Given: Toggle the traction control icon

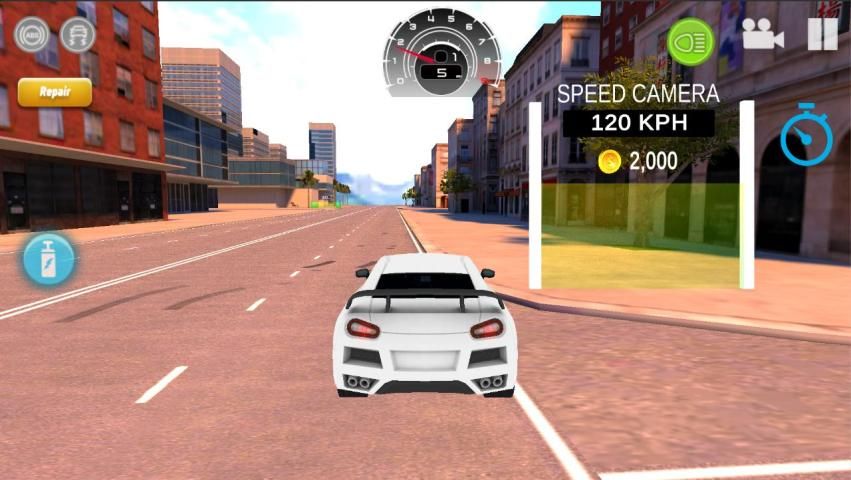Looking at the screenshot, I should click(x=78, y=35).
